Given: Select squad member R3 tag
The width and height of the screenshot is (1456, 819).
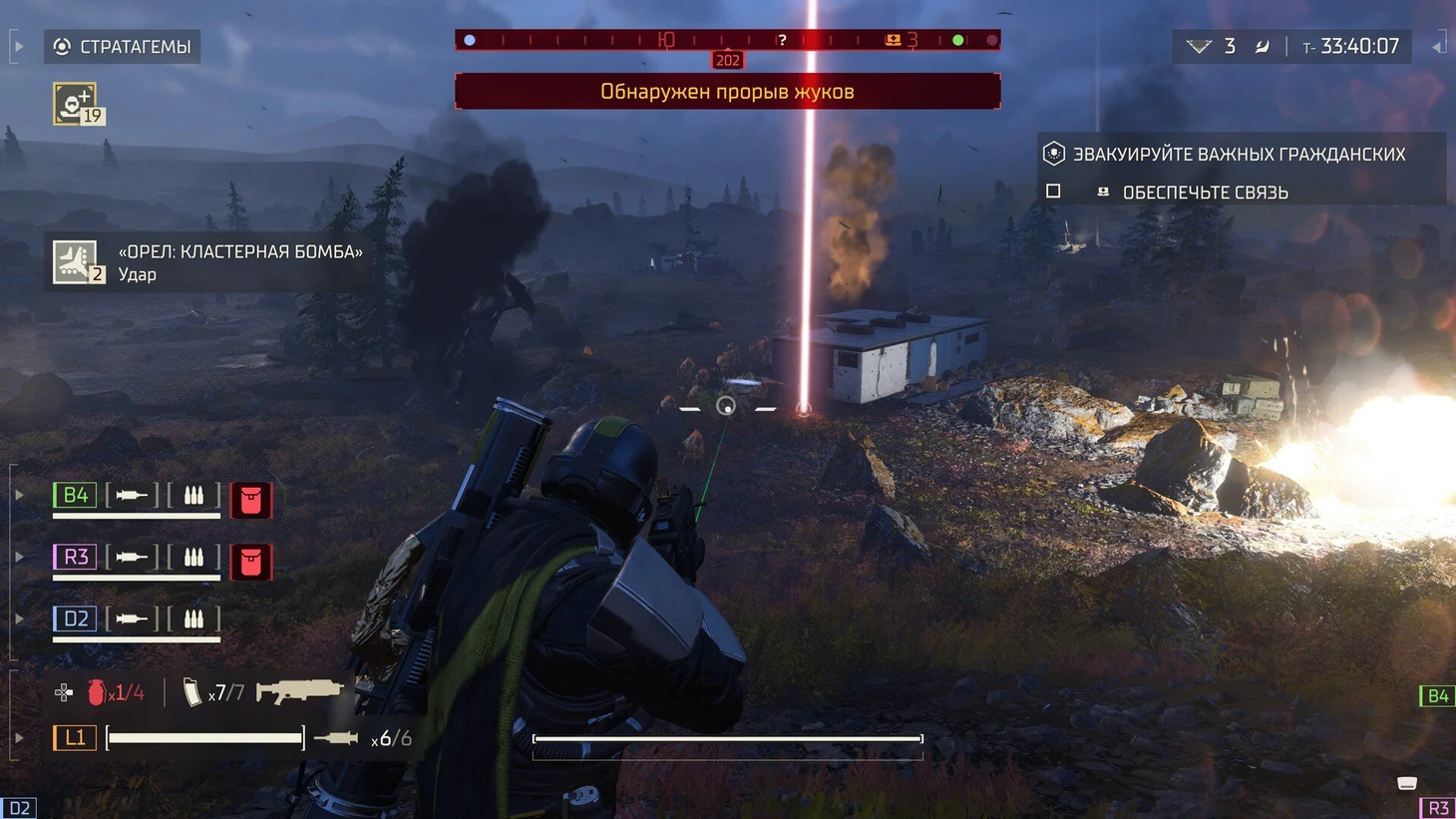Looking at the screenshot, I should pos(75,557).
